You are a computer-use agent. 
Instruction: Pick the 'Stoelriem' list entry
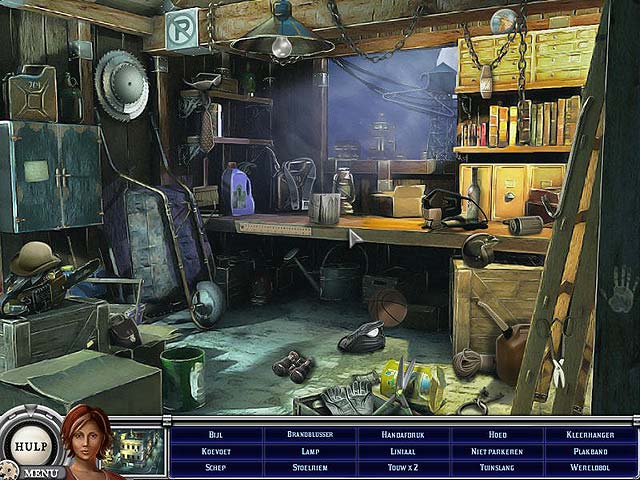(x=310, y=467)
